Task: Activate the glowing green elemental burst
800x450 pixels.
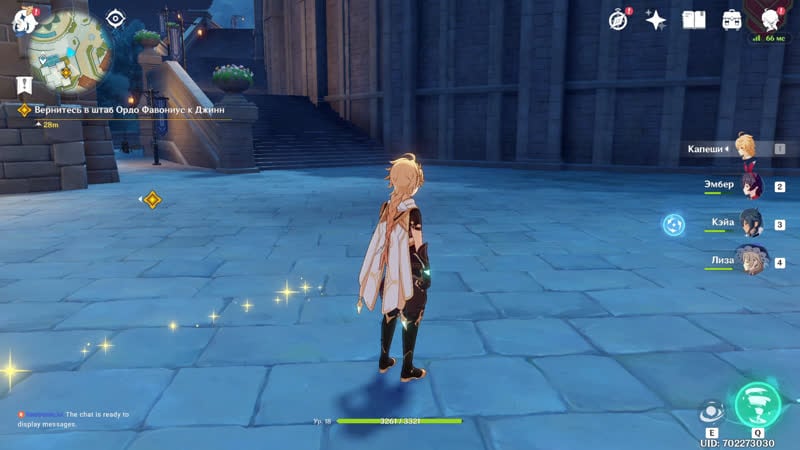Action: [x=757, y=403]
